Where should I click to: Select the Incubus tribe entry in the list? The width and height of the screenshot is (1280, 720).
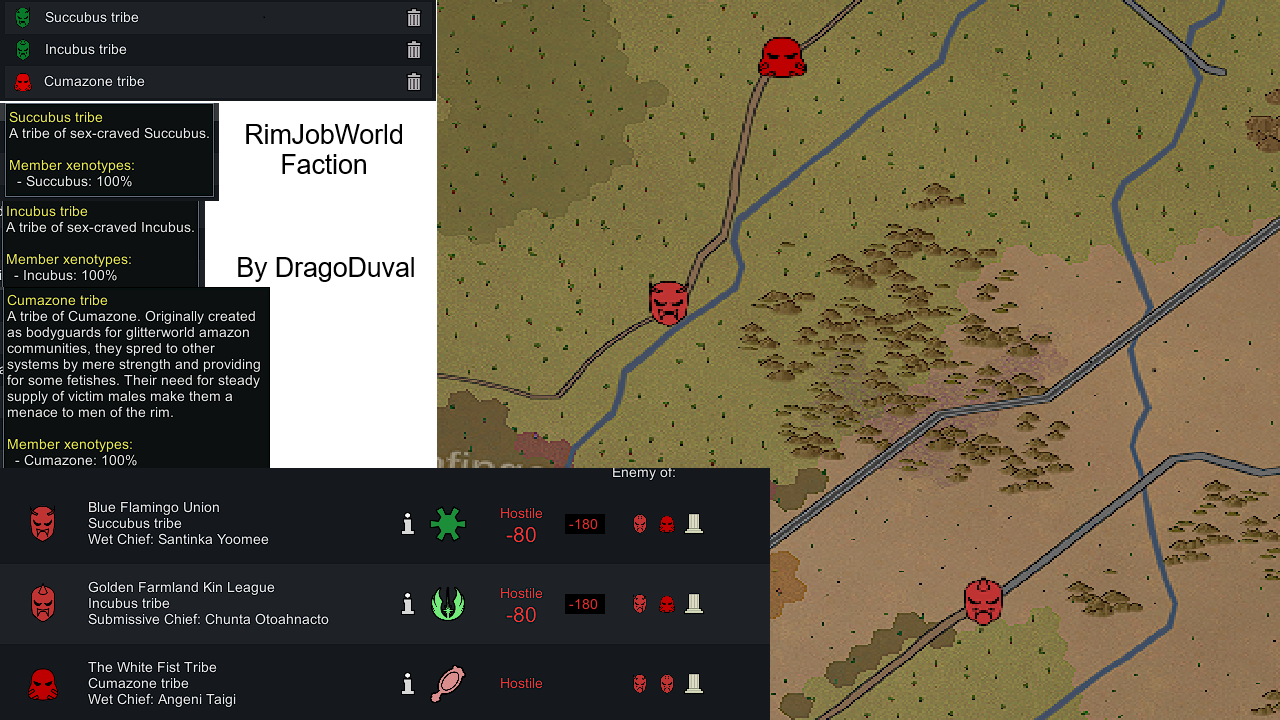[150, 49]
